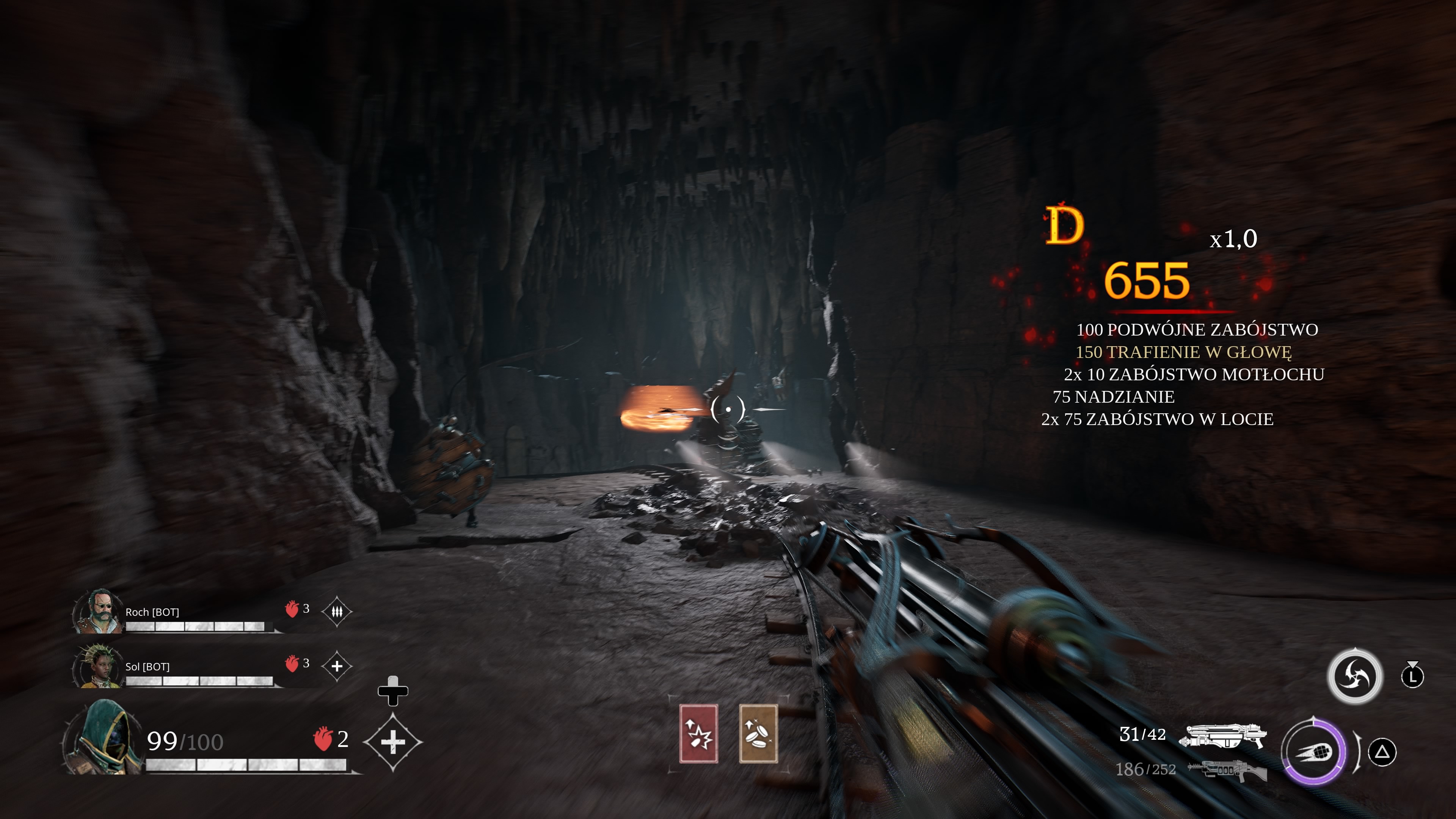Activate the purple-ringed projectile ability
The image size is (1456, 819).
[1314, 752]
